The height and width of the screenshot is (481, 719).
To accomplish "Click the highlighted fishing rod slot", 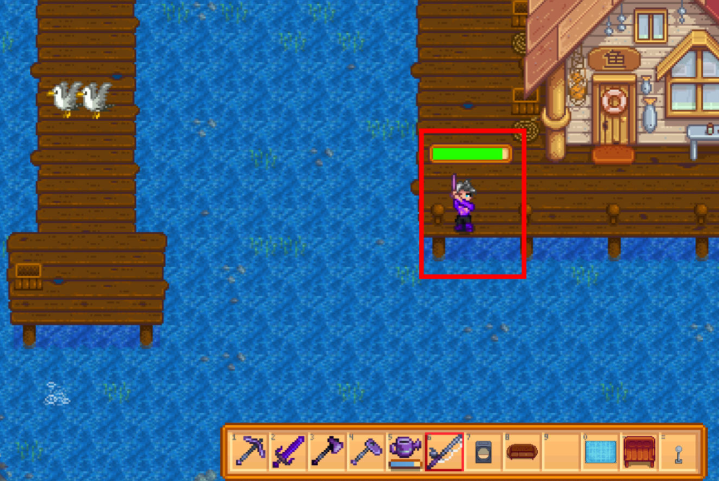I will pos(444,451).
